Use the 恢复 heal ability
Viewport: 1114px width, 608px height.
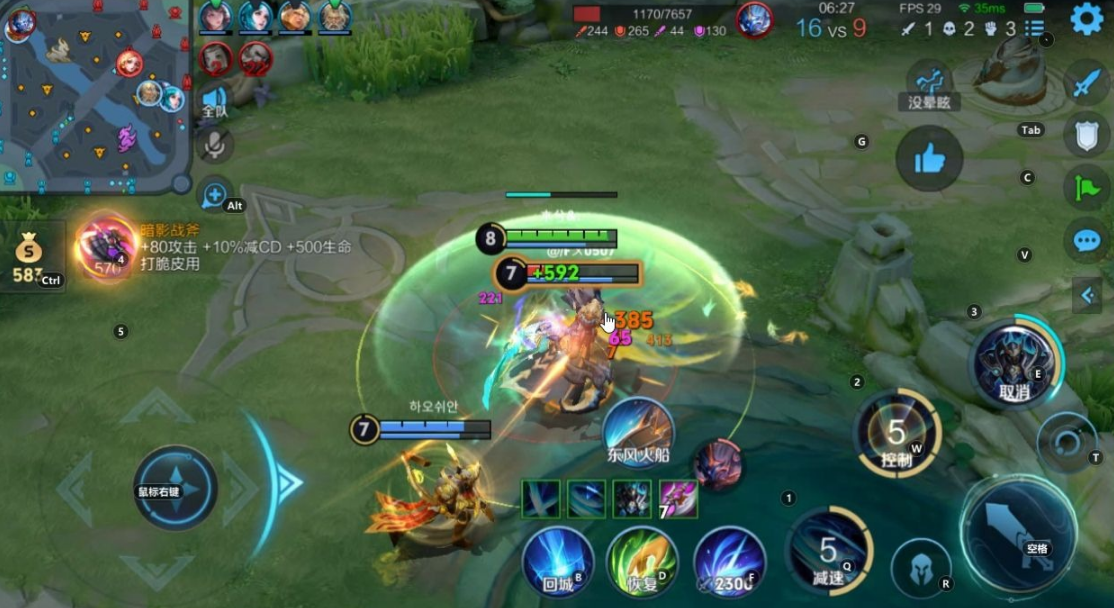(642, 561)
